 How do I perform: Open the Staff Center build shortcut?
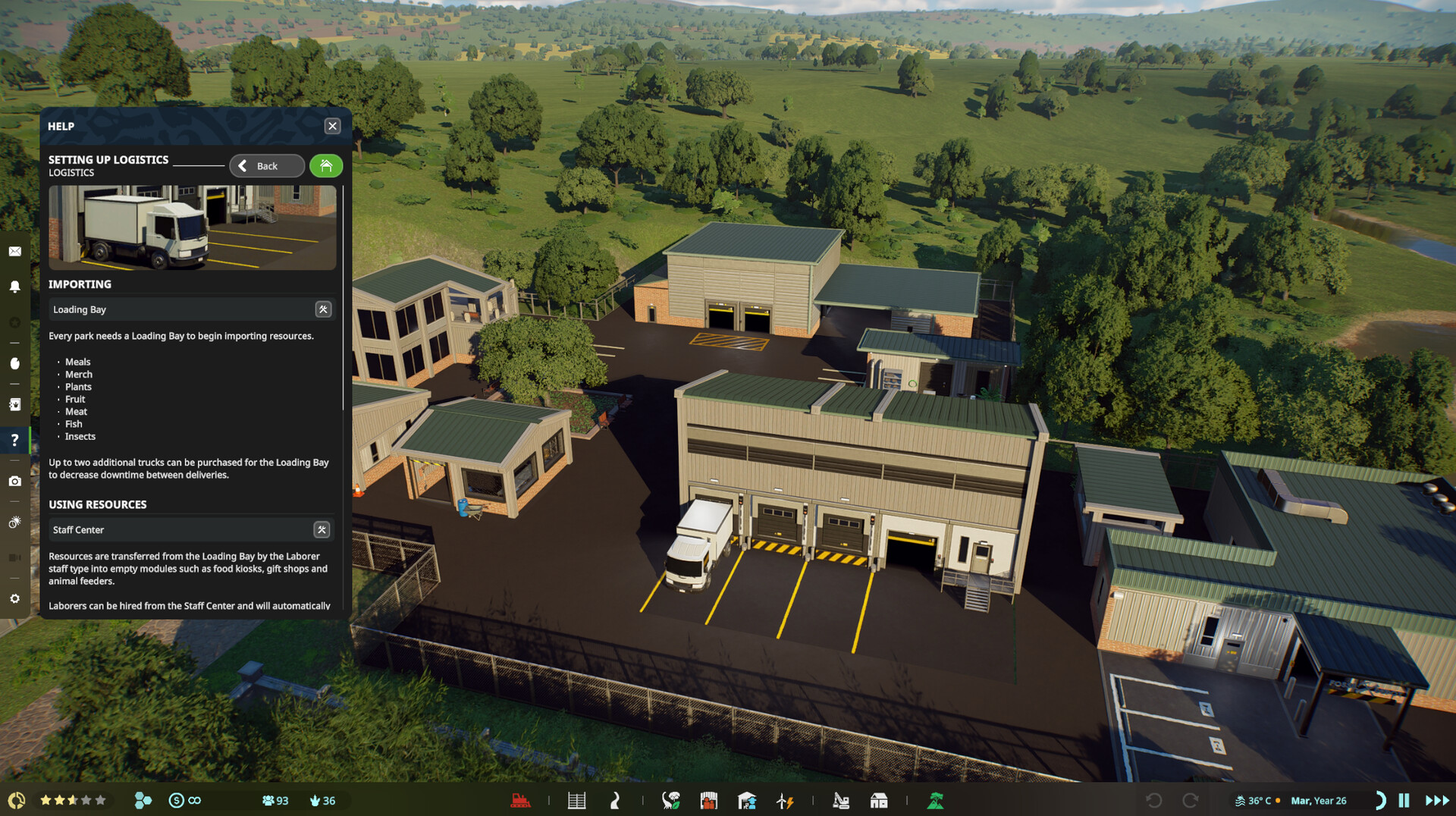(x=322, y=530)
